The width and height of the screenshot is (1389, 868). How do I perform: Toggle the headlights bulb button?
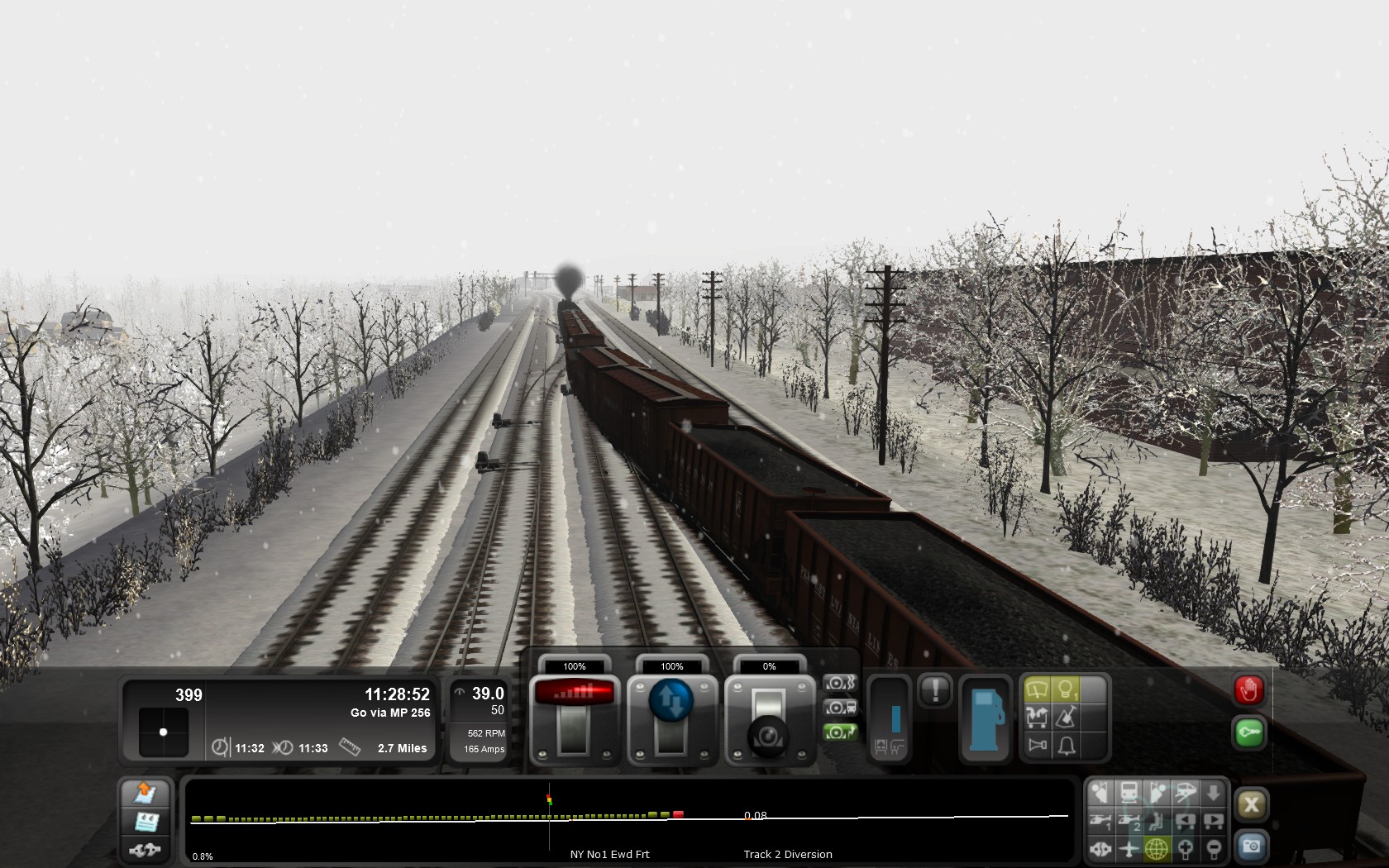click(1067, 689)
